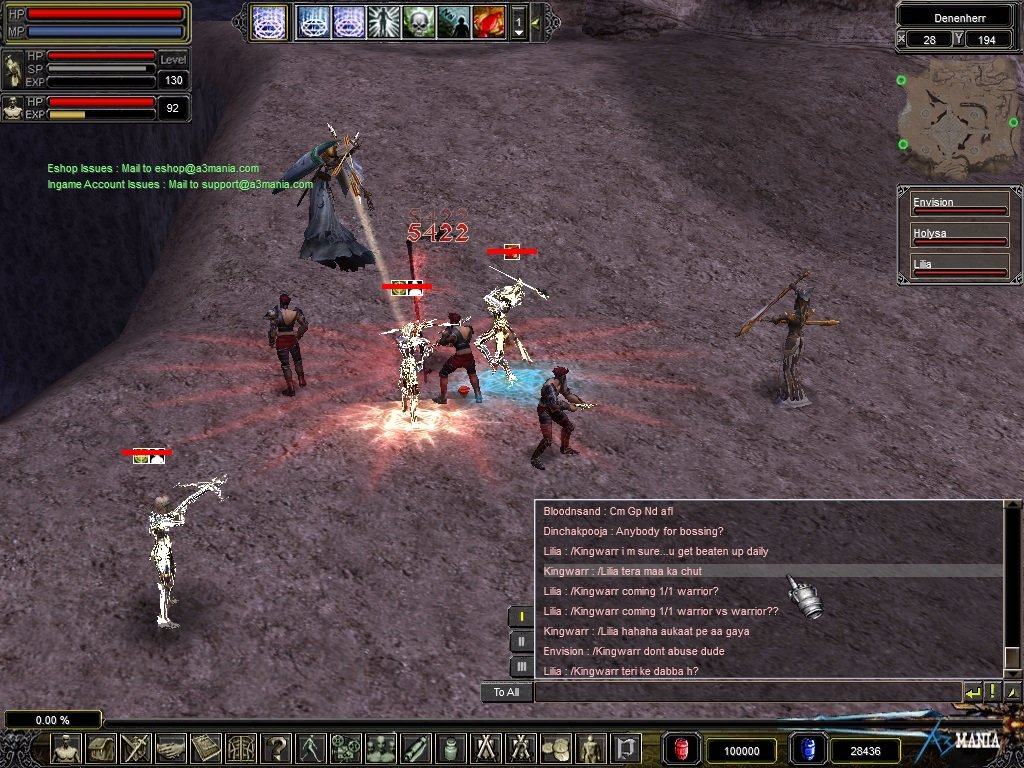Send the chat message with the enter button
The image size is (1024, 768).
click(972, 692)
